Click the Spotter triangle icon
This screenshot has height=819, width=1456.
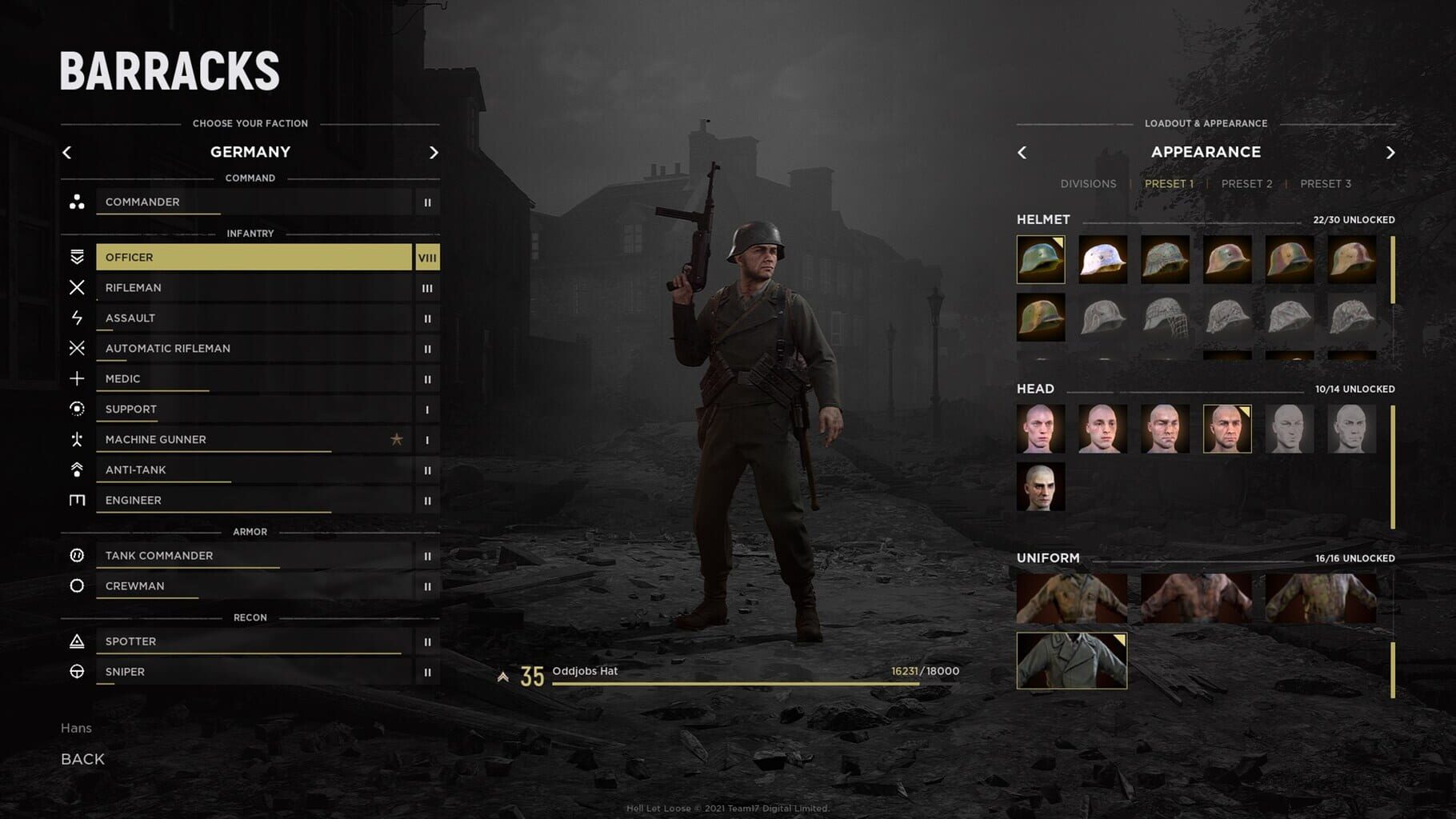[78, 641]
